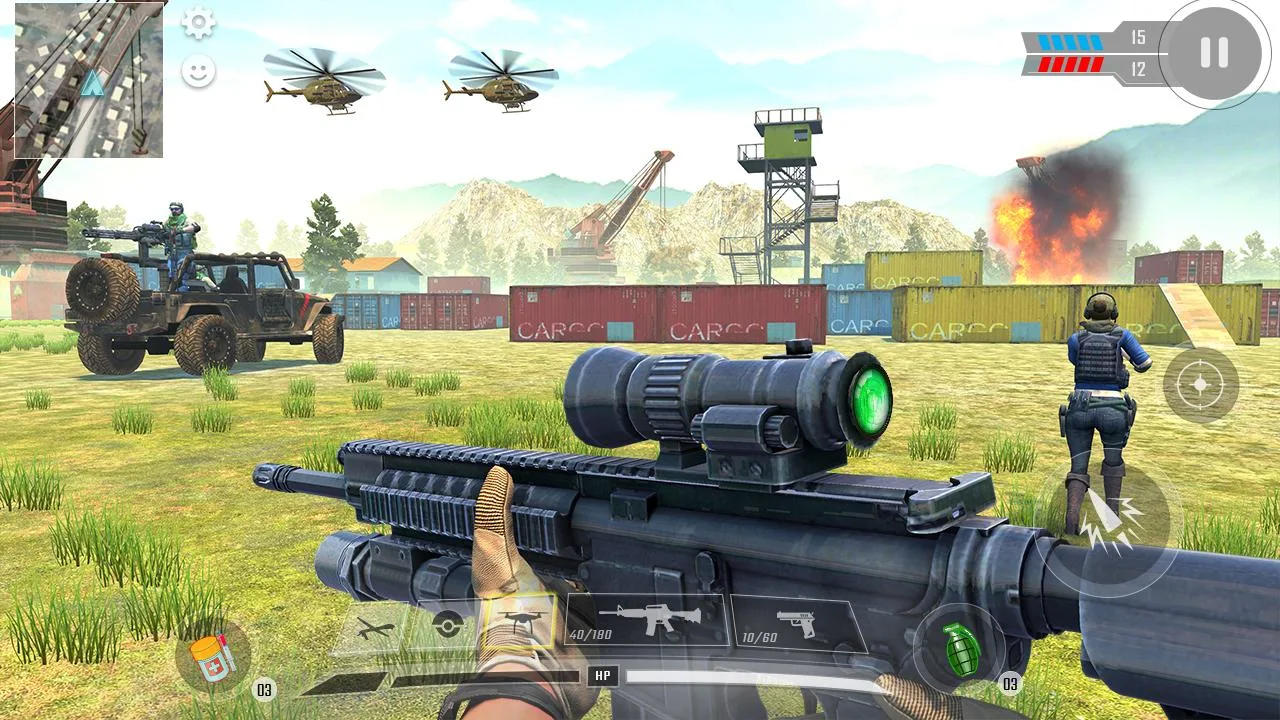1280x720 pixels.
Task: Tap the smiley emote icon
Action: click(198, 70)
